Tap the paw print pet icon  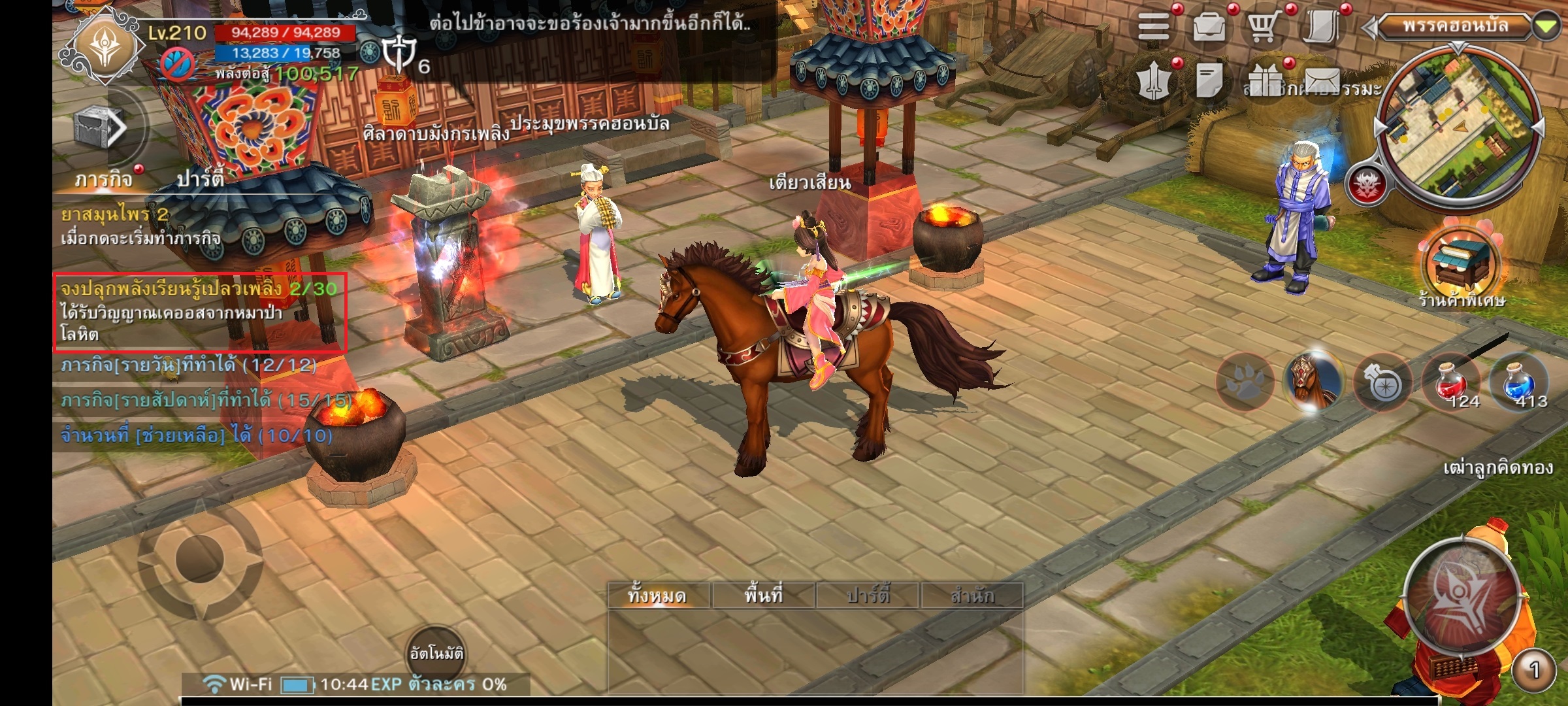(x=1245, y=382)
